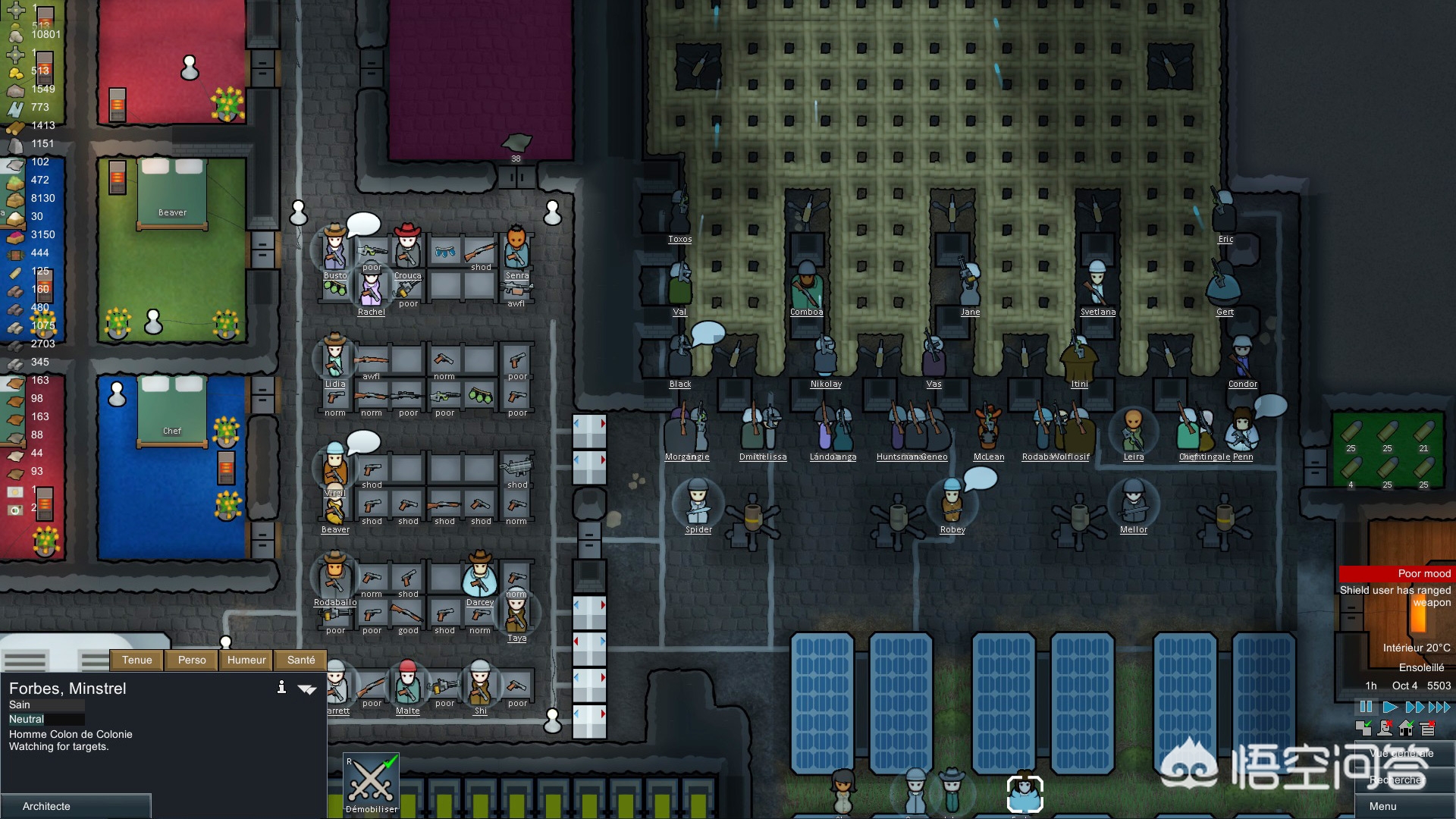This screenshot has width=1456, height=819.
Task: Click the select-next-colonist arrows icon
Action: 307,689
